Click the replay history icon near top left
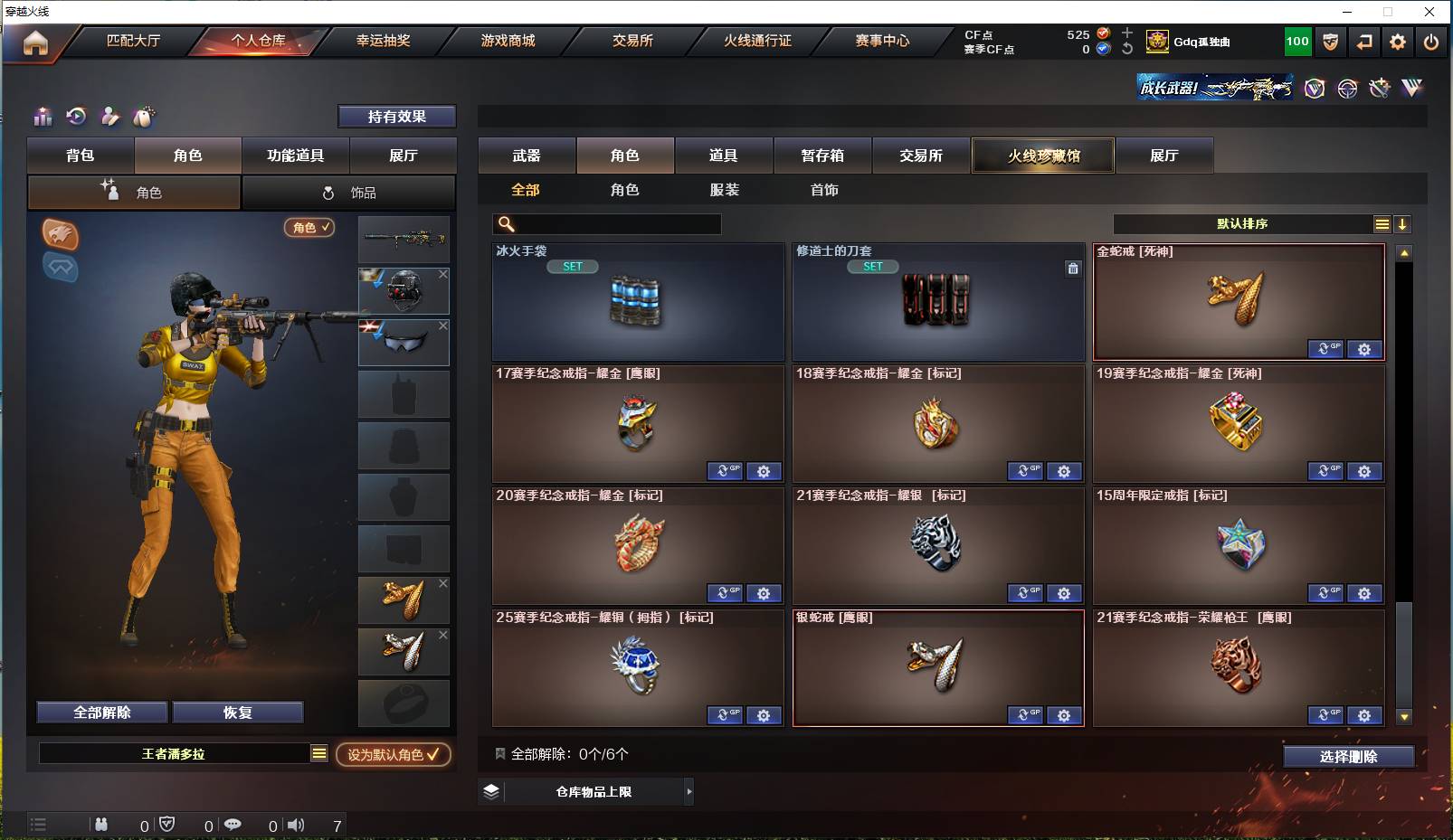Viewport: 1453px width, 840px height. click(76, 117)
